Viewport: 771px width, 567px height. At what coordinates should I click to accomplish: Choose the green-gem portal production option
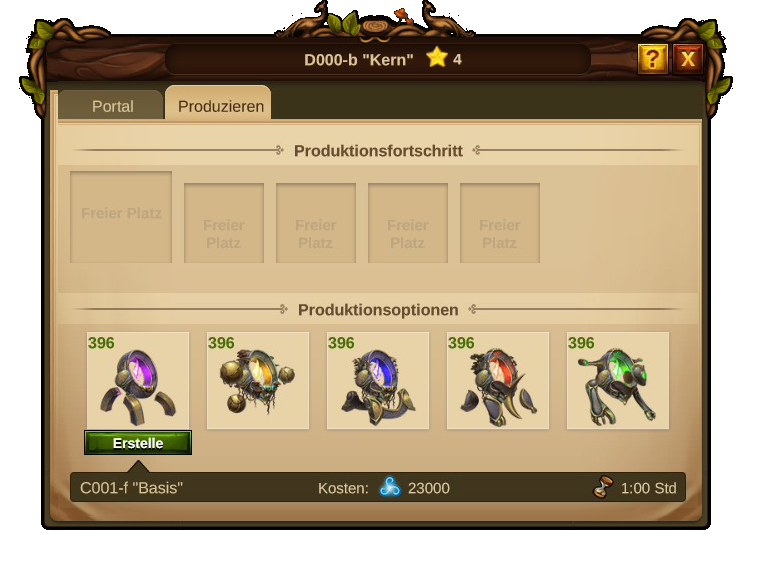tap(618, 381)
